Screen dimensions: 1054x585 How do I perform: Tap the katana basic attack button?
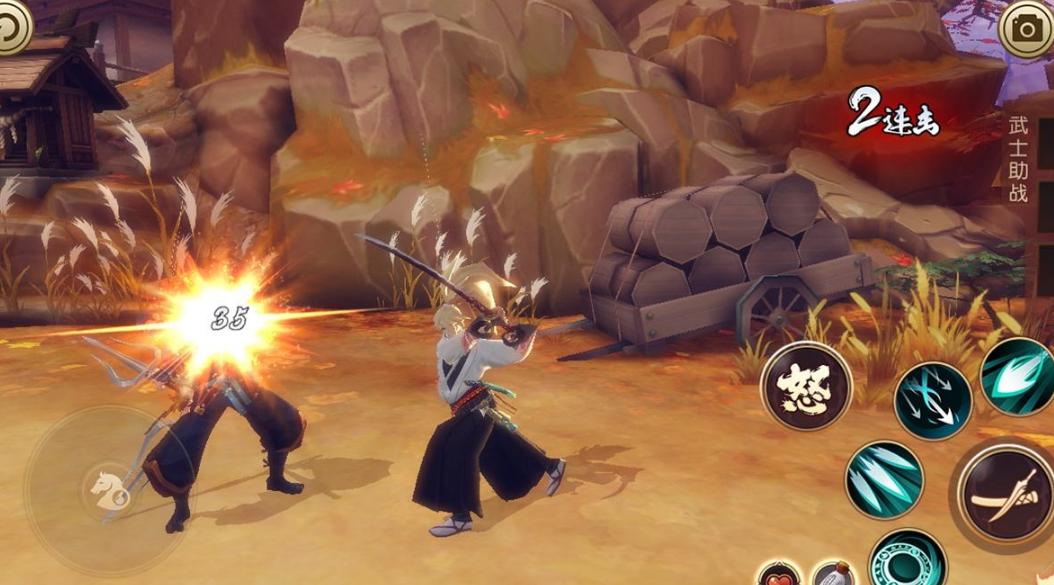[x=1003, y=494]
